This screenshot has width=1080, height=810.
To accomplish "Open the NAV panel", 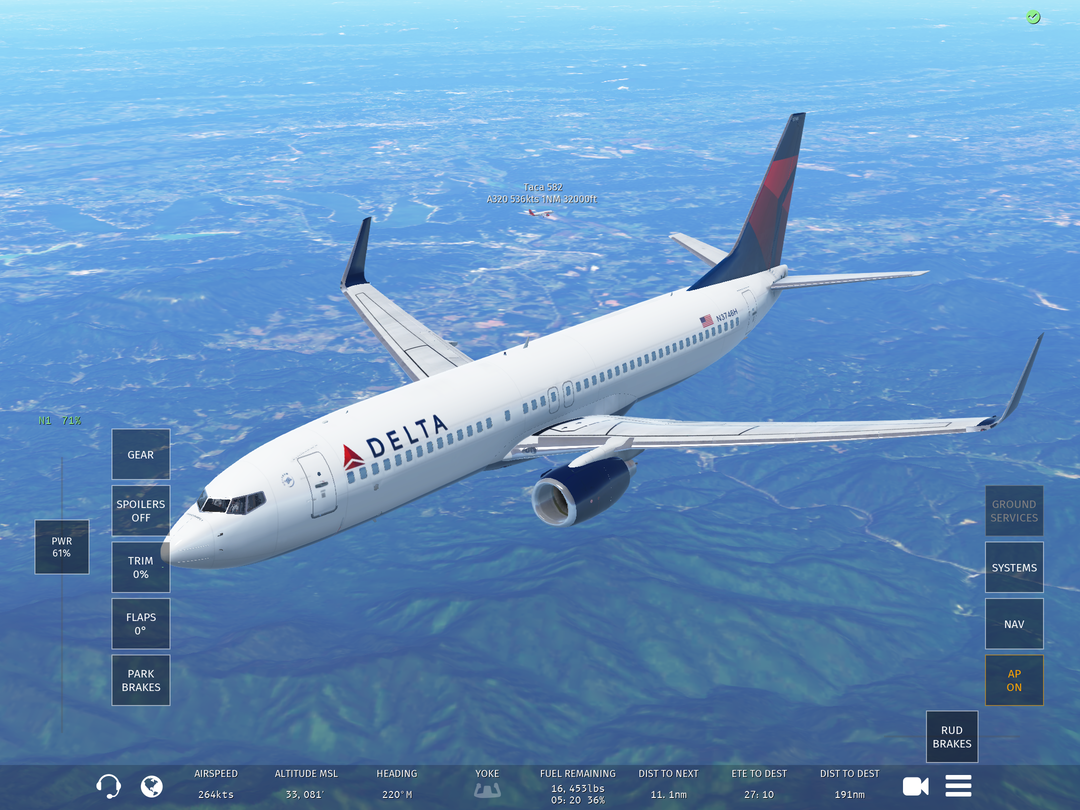I will (1014, 624).
